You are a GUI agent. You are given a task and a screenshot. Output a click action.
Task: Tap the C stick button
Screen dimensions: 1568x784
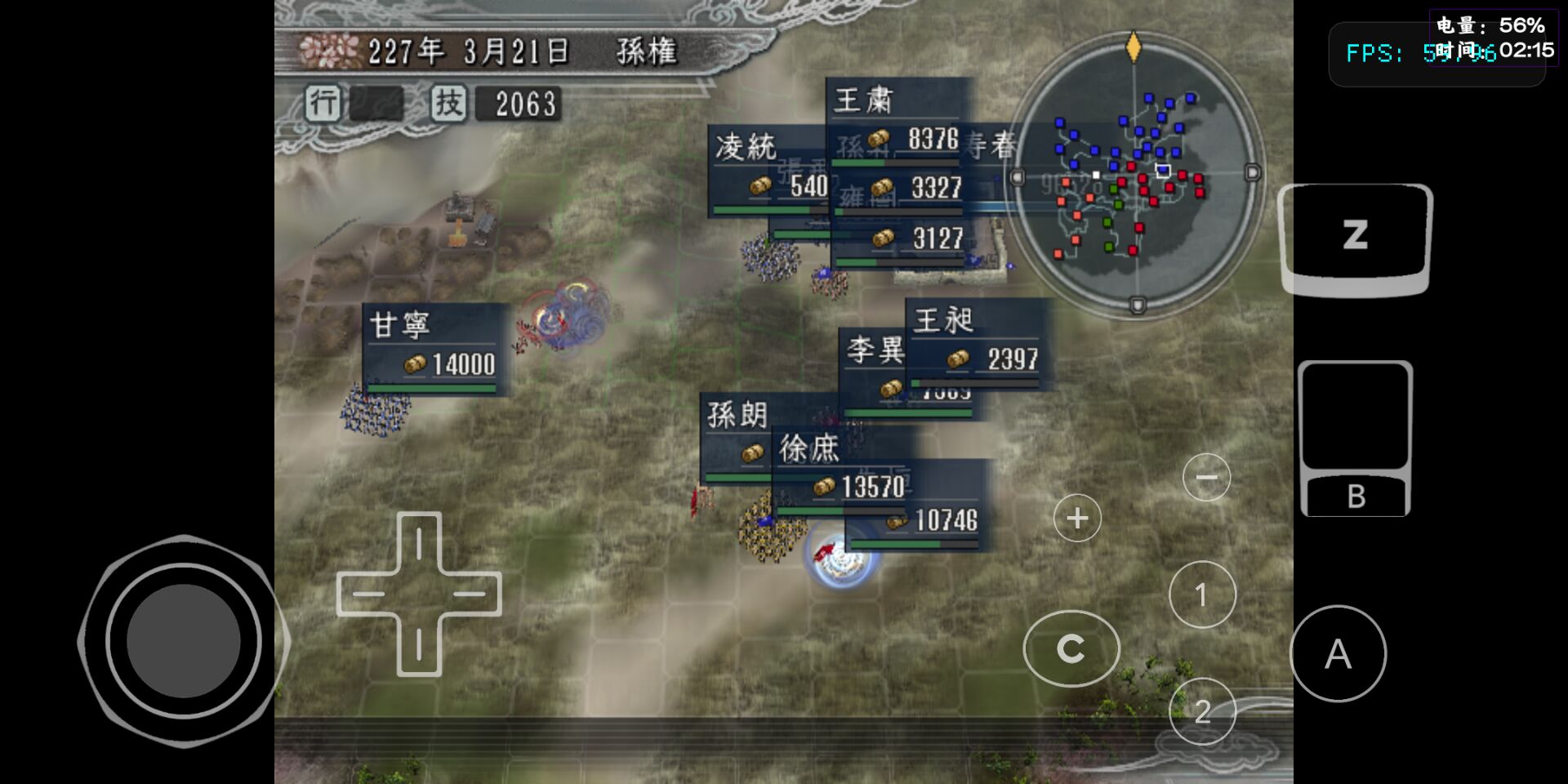[1071, 648]
